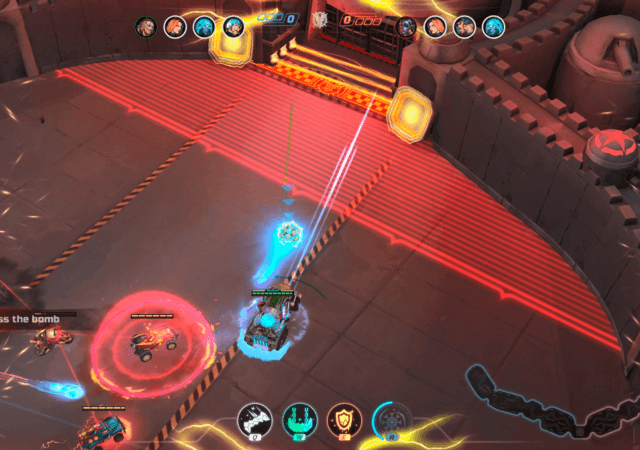Select red team's orange-haired pilot portrait
Viewport: 640px width, 450px height.
click(435, 27)
